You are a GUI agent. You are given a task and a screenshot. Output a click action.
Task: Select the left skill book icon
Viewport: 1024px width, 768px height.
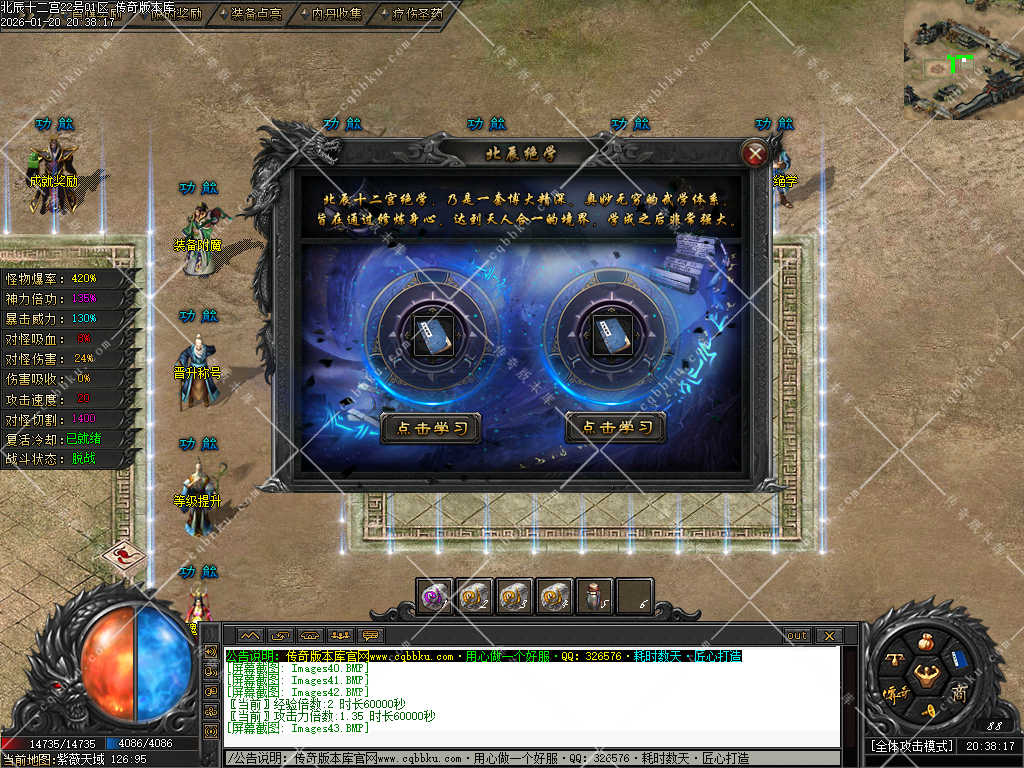coord(431,330)
